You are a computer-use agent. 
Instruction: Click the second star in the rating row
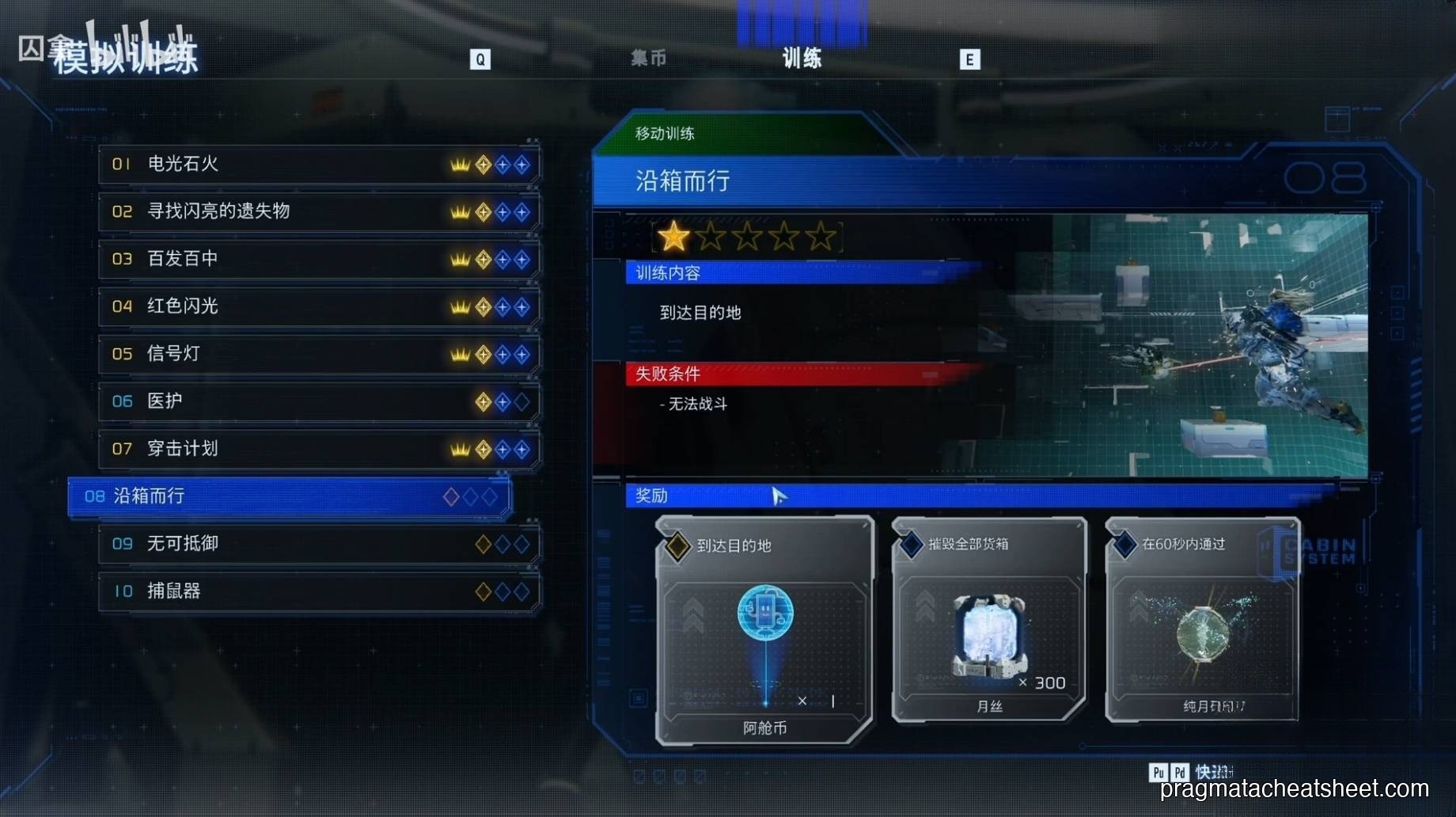point(711,237)
